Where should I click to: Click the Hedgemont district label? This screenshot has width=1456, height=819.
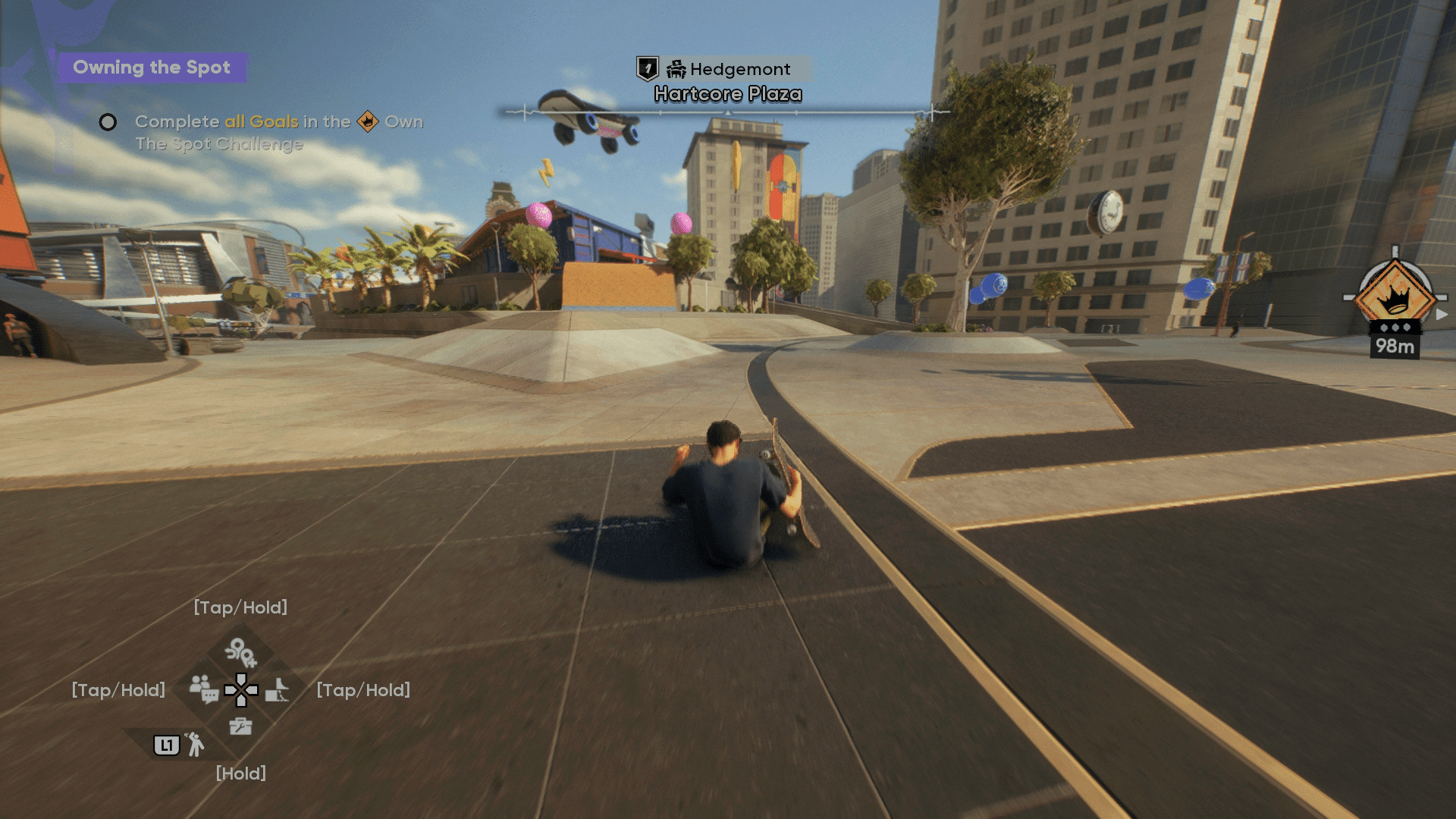(729, 69)
